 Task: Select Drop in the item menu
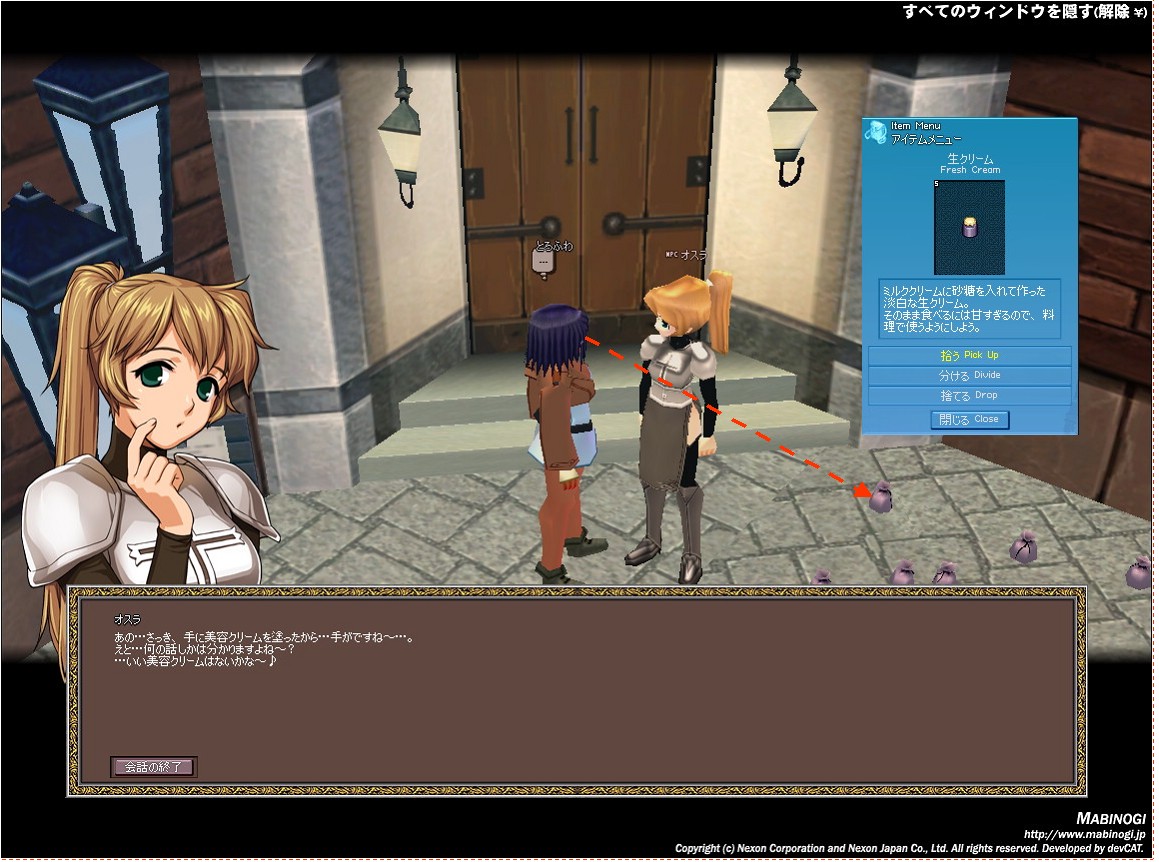[969, 396]
